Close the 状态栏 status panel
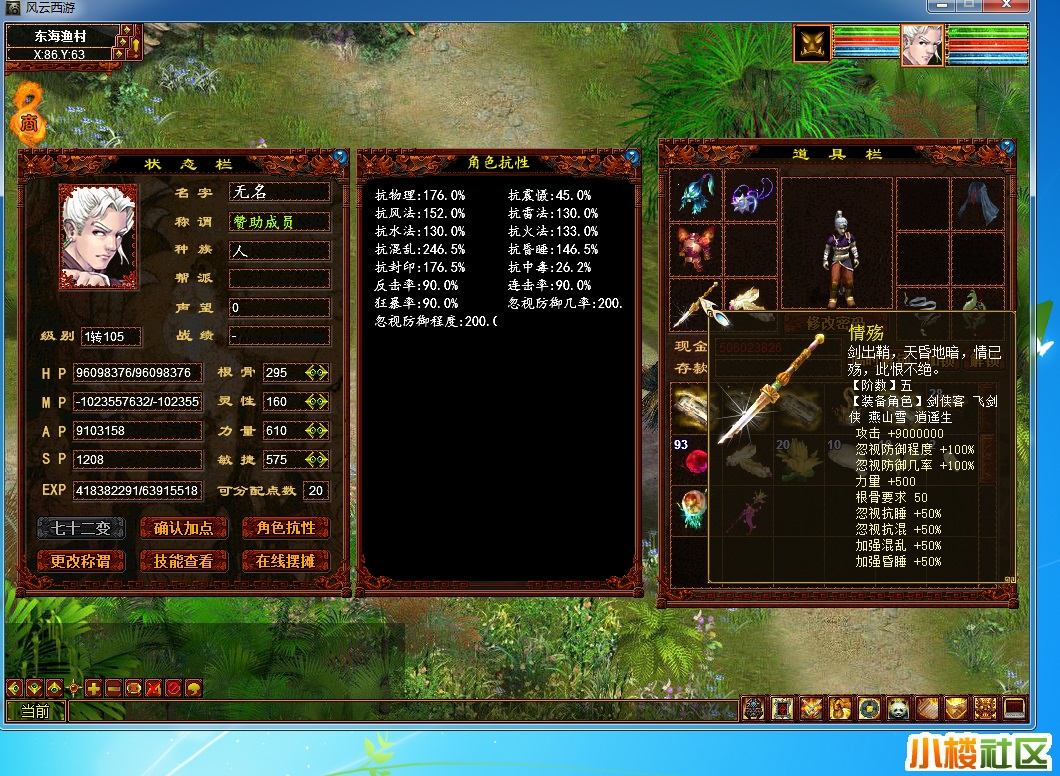 coord(340,157)
